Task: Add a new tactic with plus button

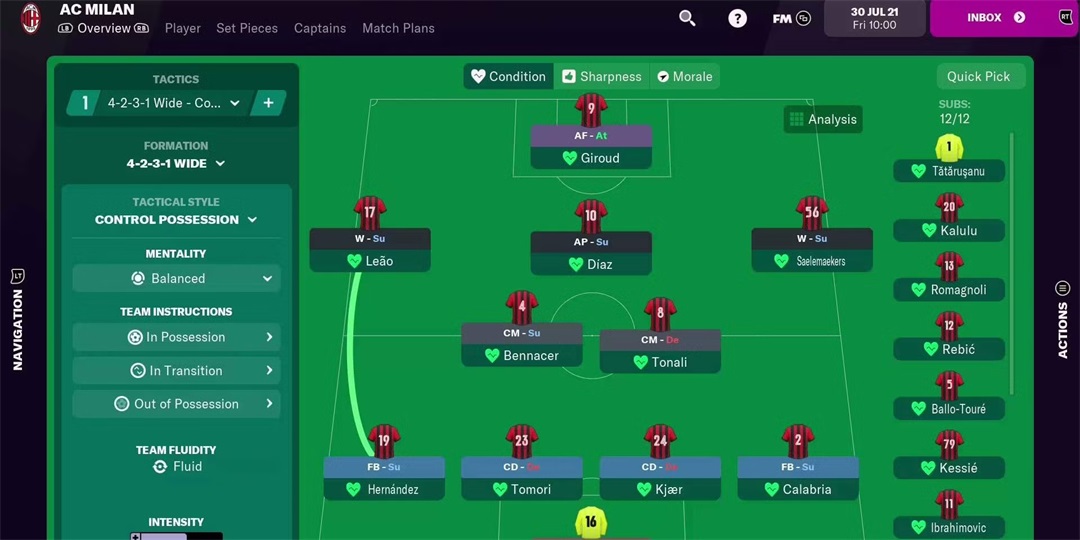Action: tap(268, 103)
